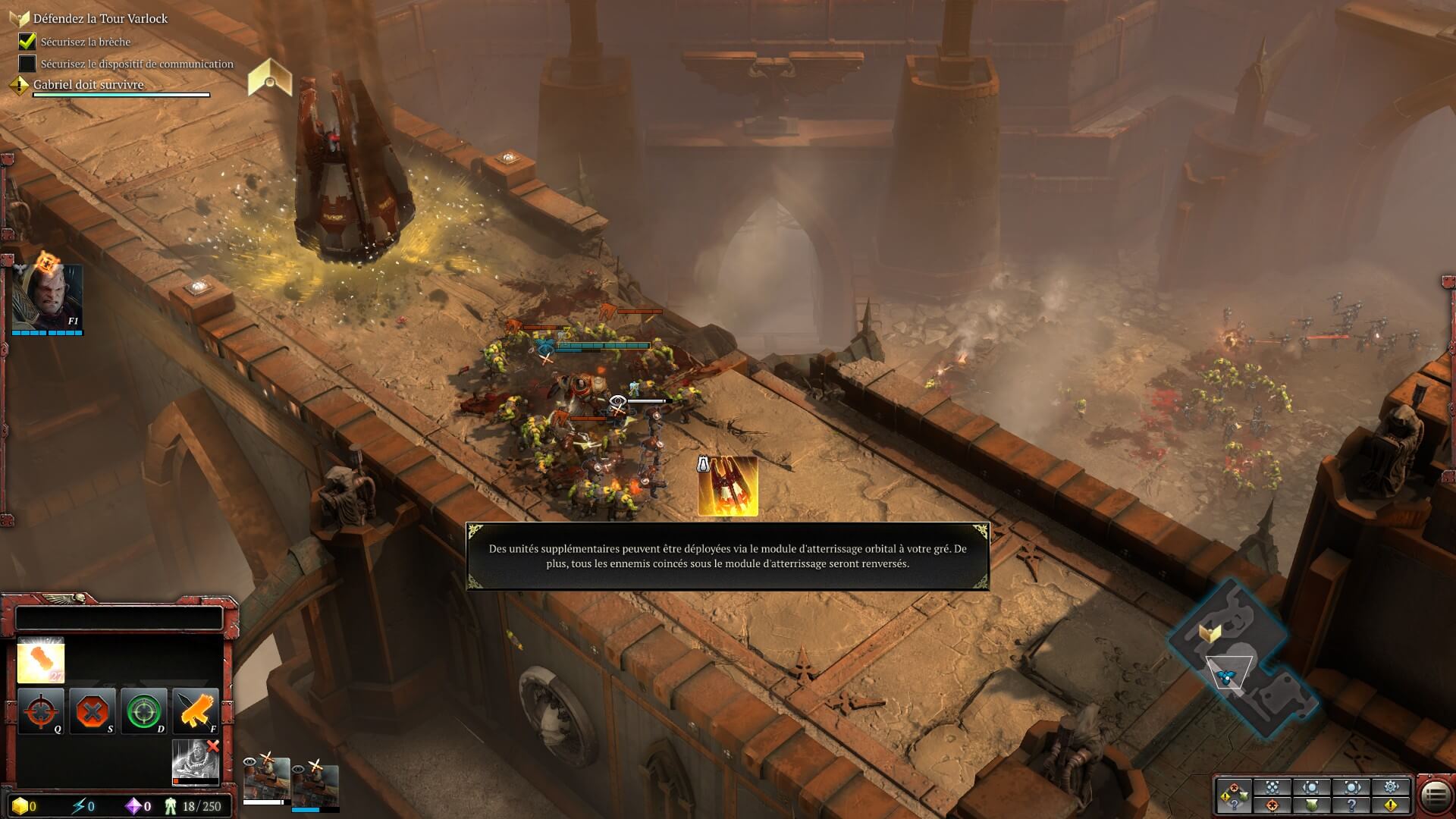Select the white-bar squad card

coord(266,780)
